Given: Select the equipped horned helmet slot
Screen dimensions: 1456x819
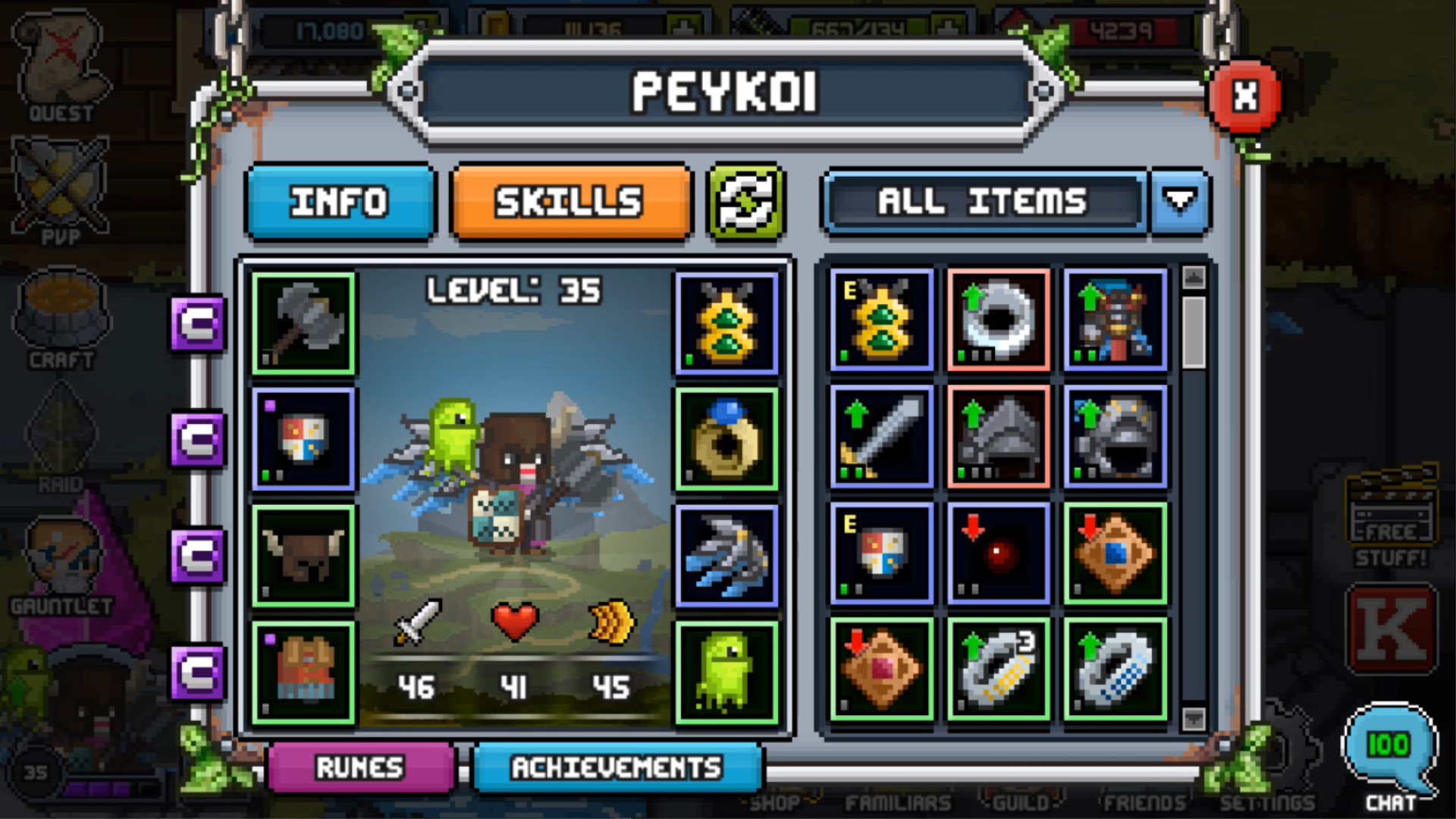Looking at the screenshot, I should coord(303,556).
